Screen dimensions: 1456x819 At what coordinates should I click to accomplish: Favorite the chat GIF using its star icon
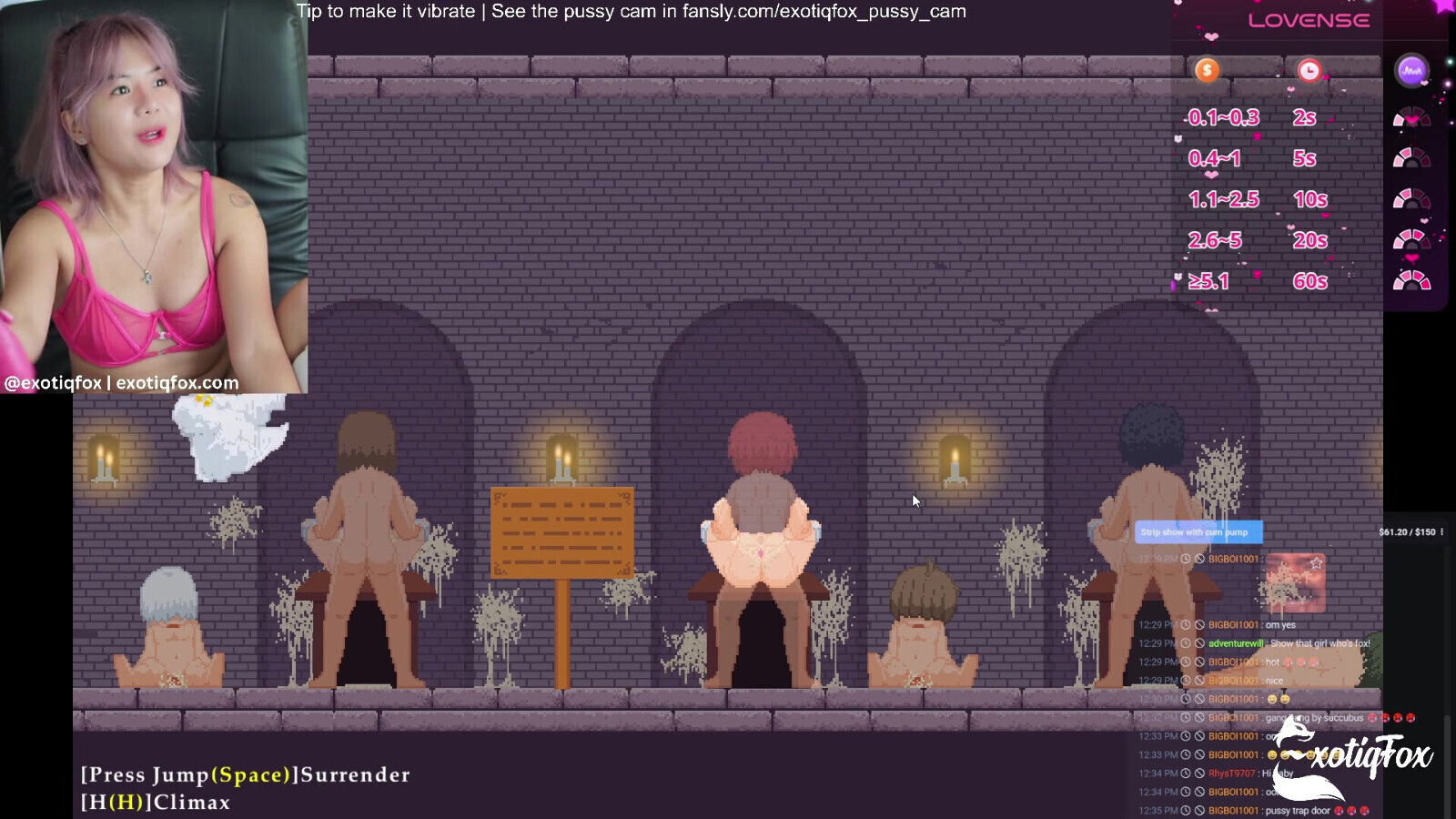click(1317, 561)
